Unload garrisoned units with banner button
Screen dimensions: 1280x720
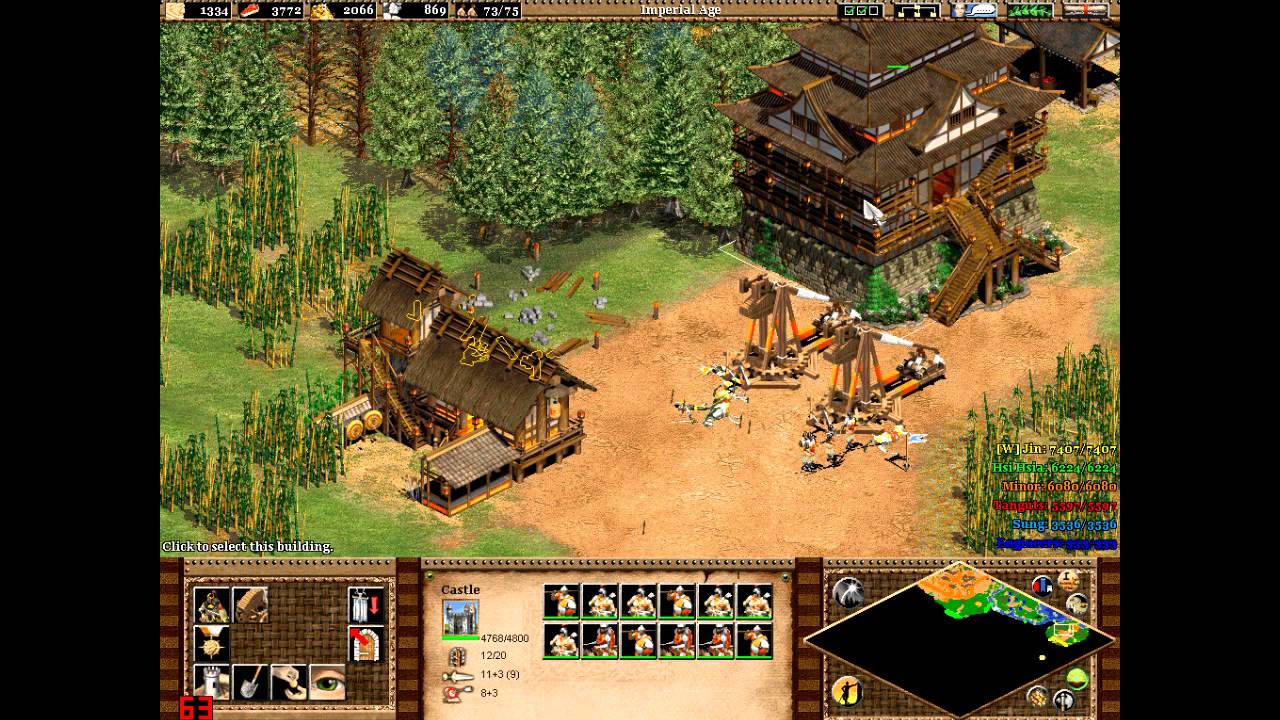pyautogui.click(x=366, y=605)
